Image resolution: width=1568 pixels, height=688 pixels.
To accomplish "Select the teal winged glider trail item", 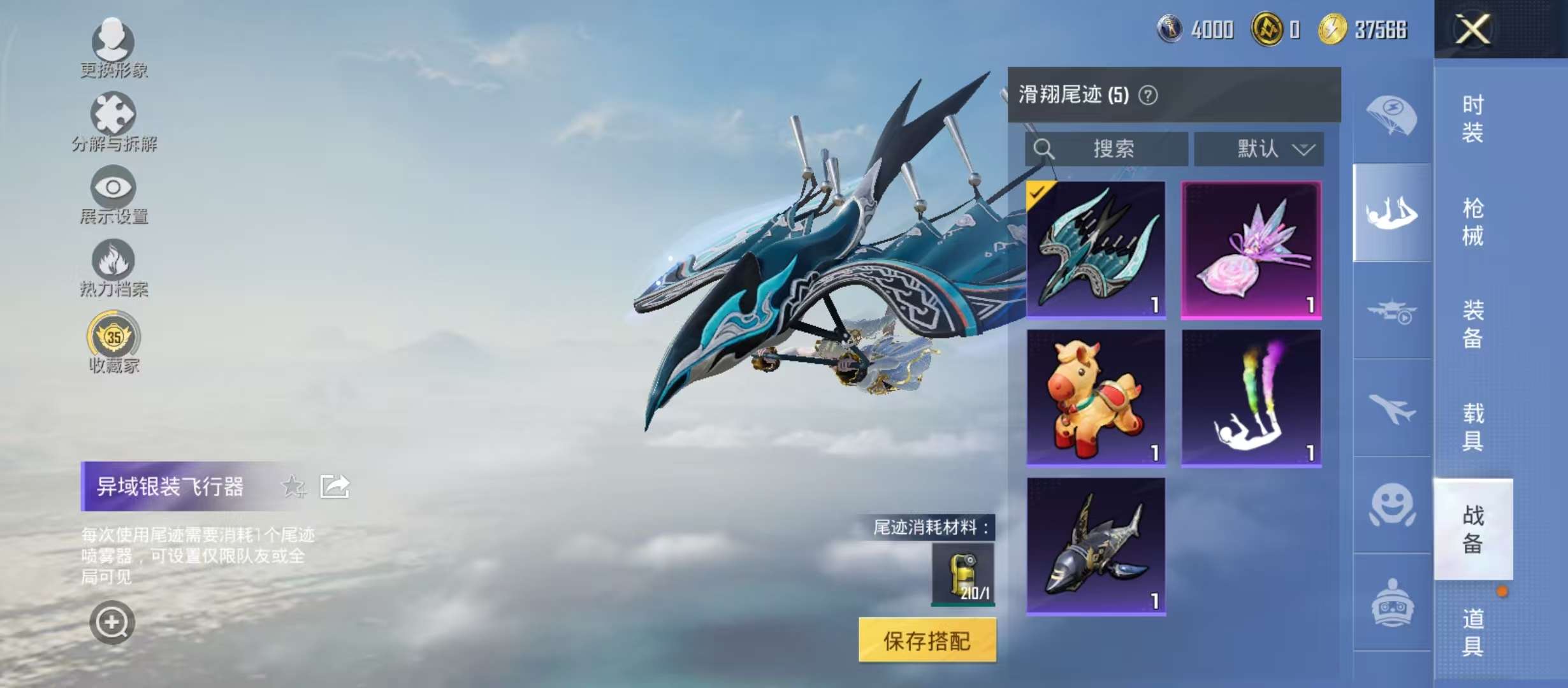I will coord(1096,250).
